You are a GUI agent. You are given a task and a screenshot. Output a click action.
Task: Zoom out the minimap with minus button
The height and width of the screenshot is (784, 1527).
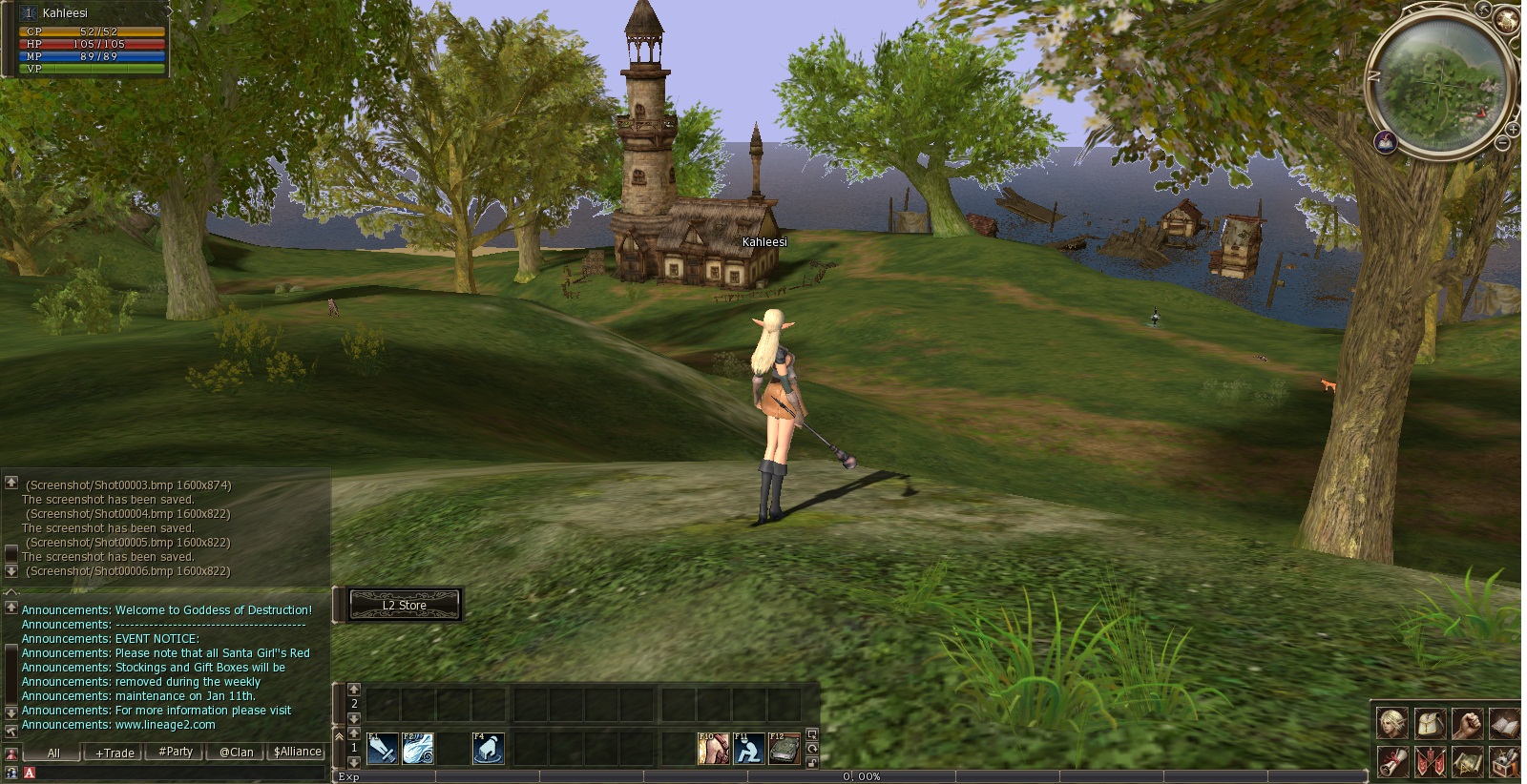click(1502, 143)
